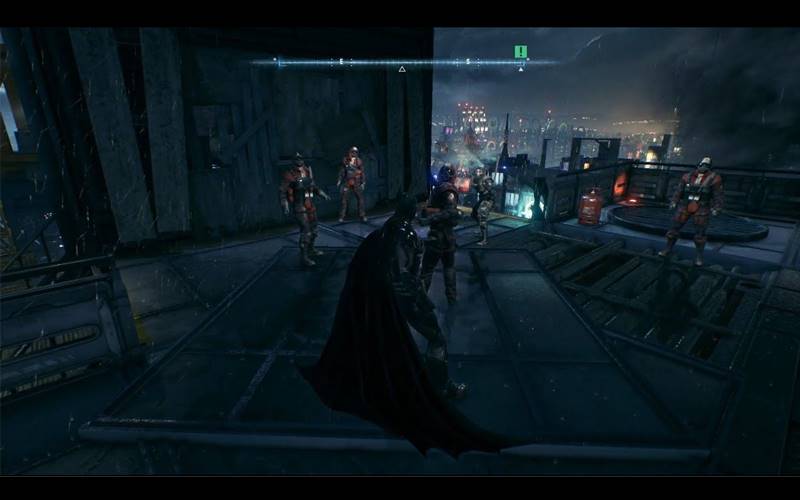Select the compass heading bar
800x500 pixels.
click(400, 62)
